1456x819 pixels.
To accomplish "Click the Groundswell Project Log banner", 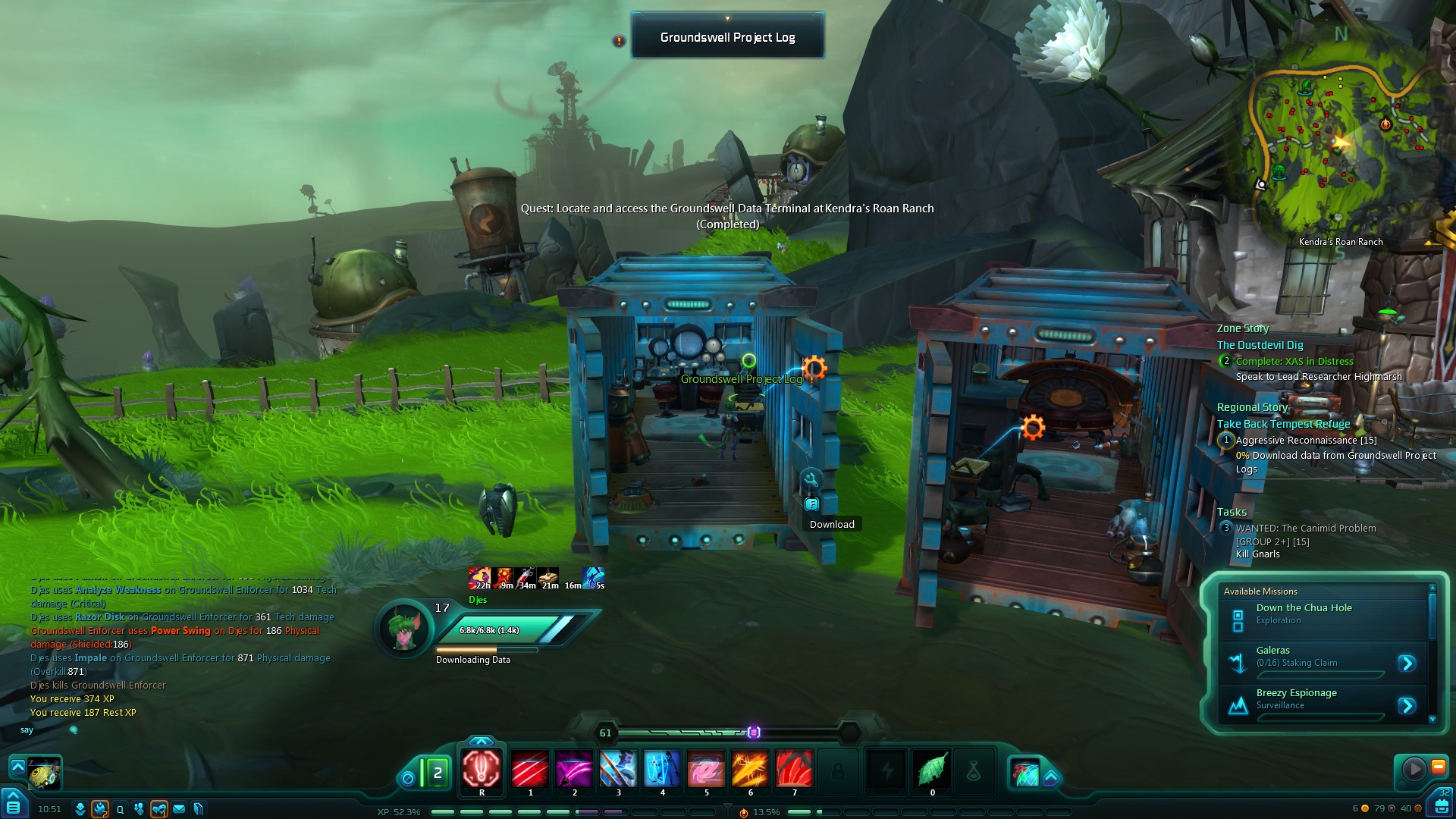I will click(x=727, y=37).
